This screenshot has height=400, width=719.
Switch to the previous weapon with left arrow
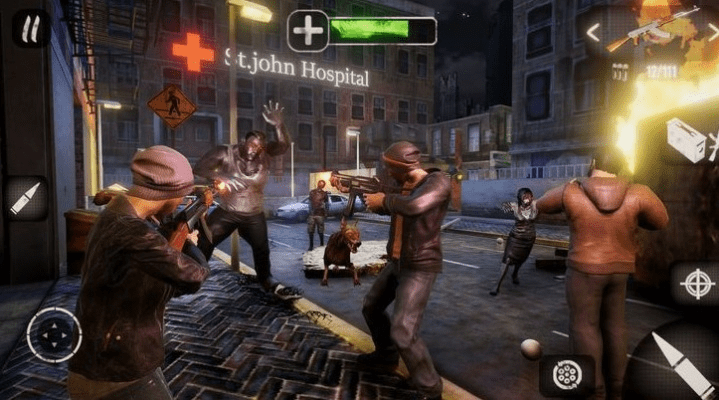(x=593, y=33)
